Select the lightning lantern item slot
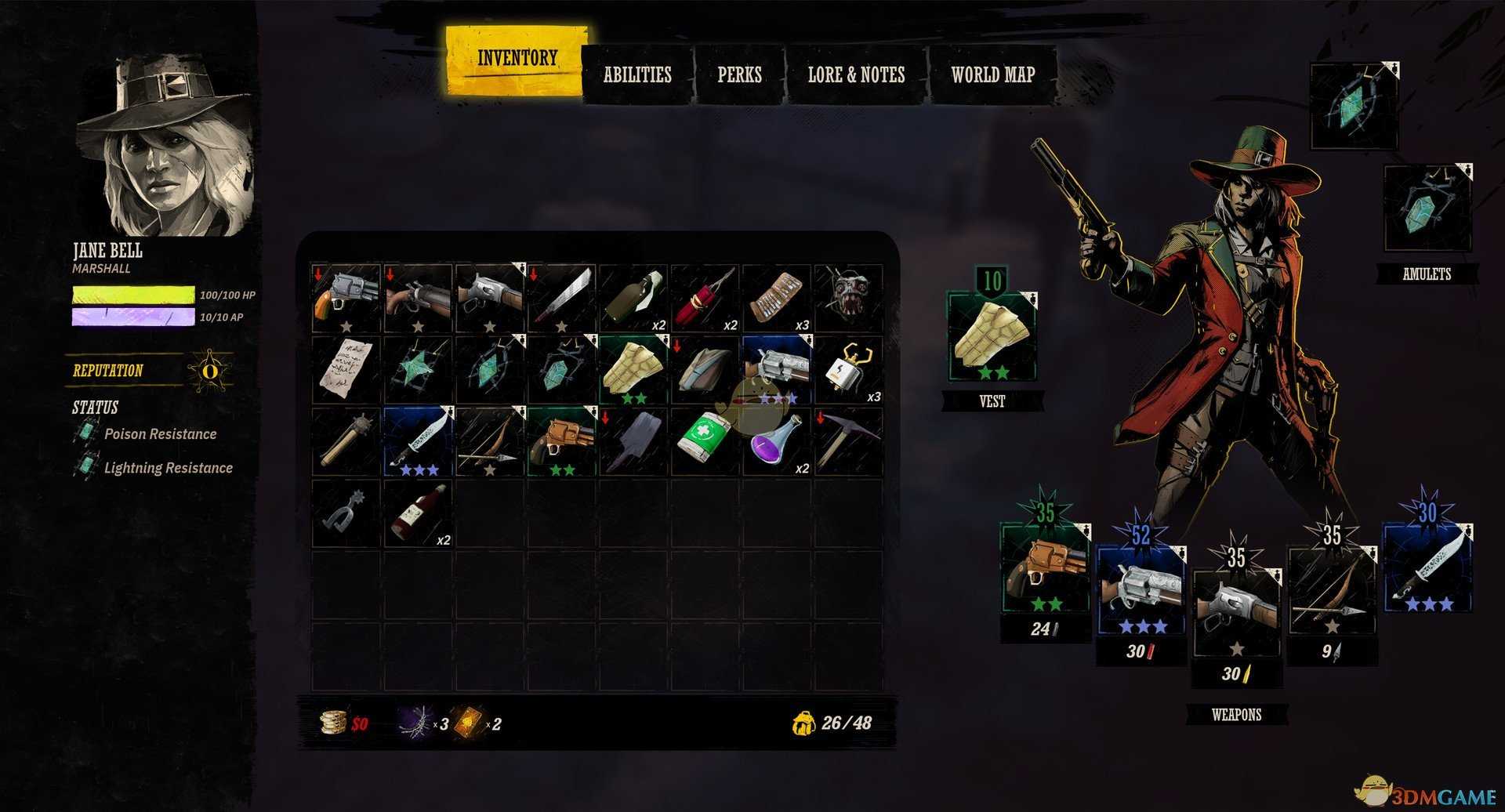This screenshot has width=1505, height=812. [849, 370]
